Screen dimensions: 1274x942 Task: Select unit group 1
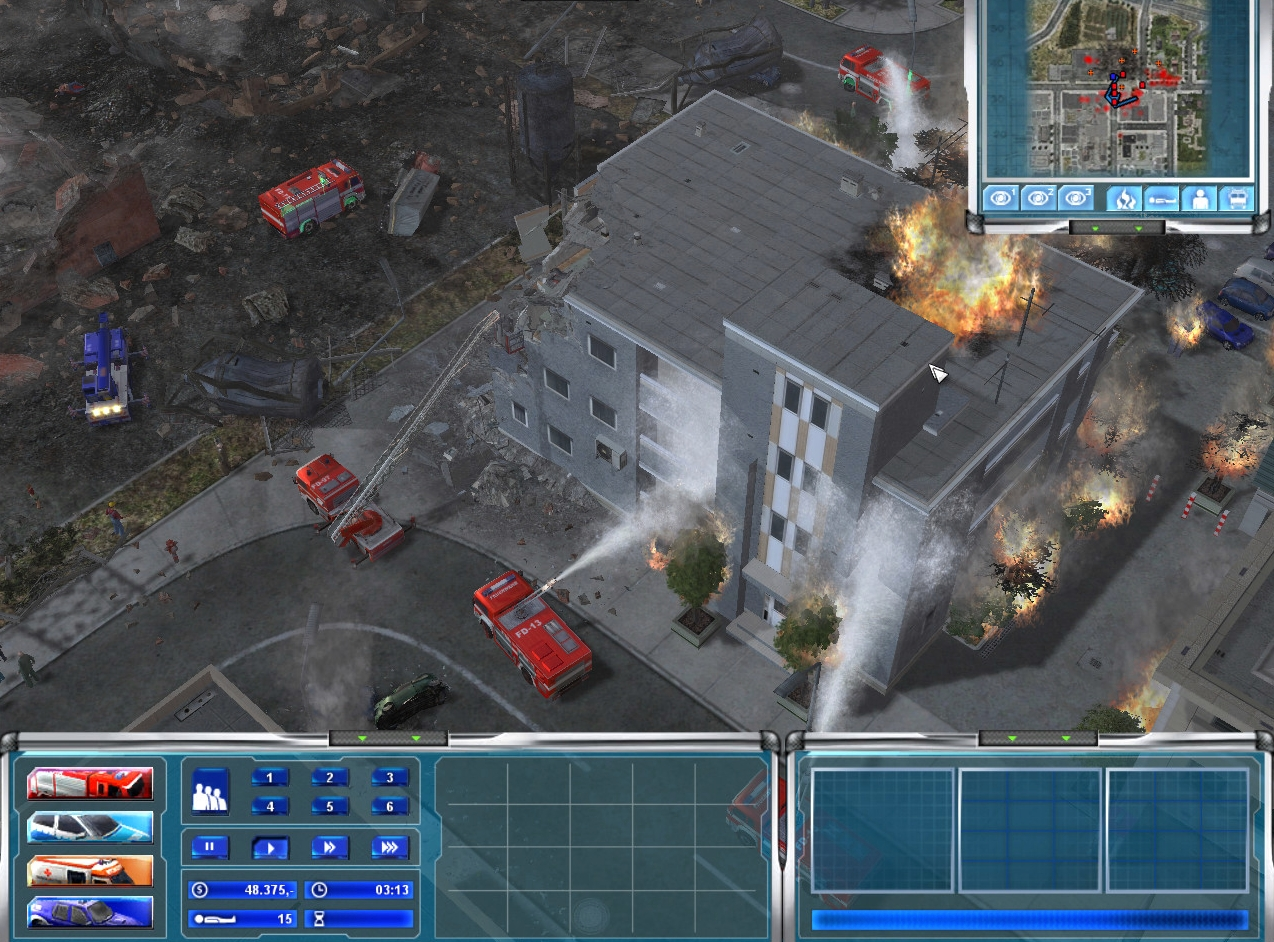click(x=270, y=777)
